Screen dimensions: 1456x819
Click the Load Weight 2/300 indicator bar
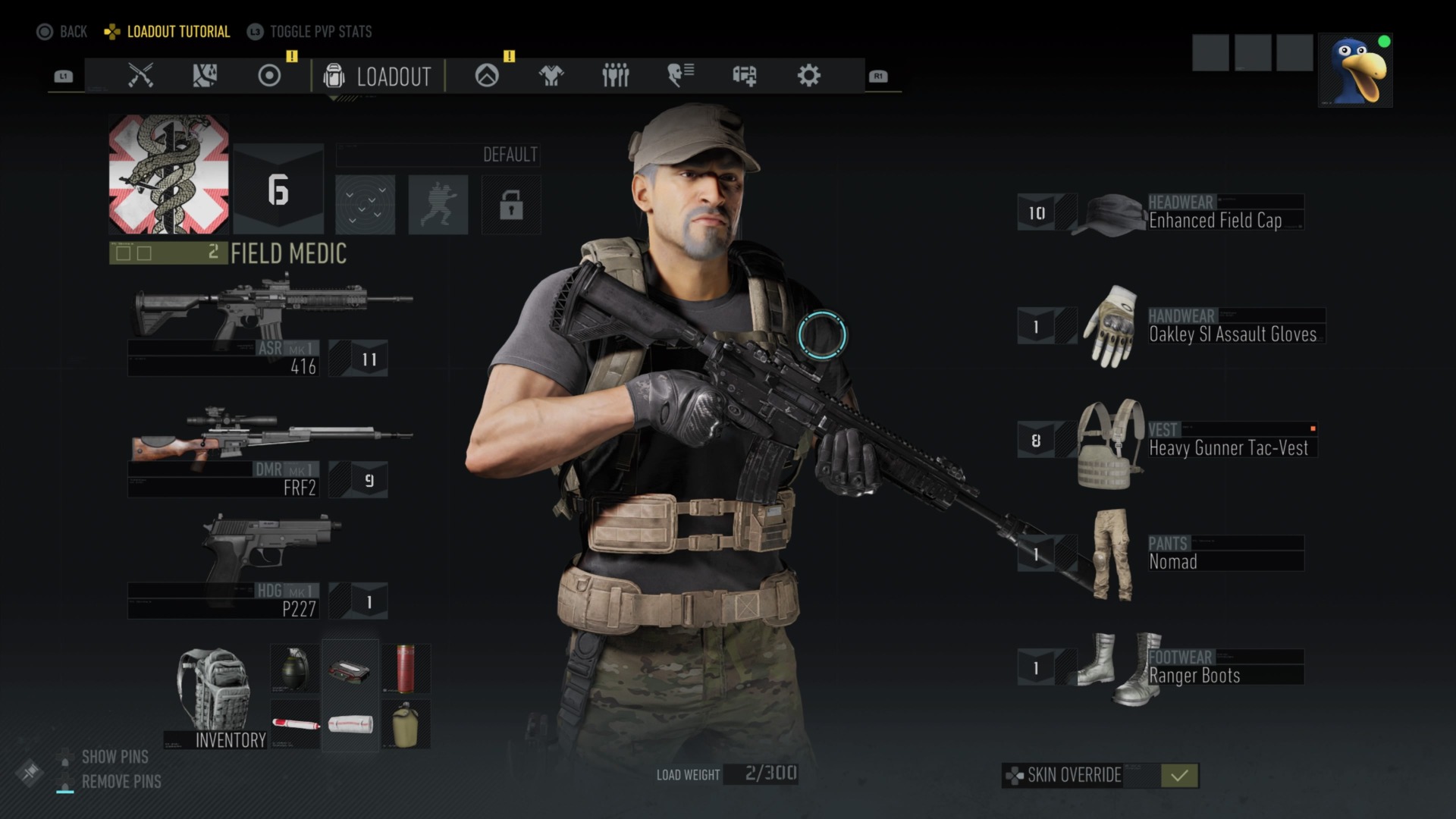tap(761, 774)
